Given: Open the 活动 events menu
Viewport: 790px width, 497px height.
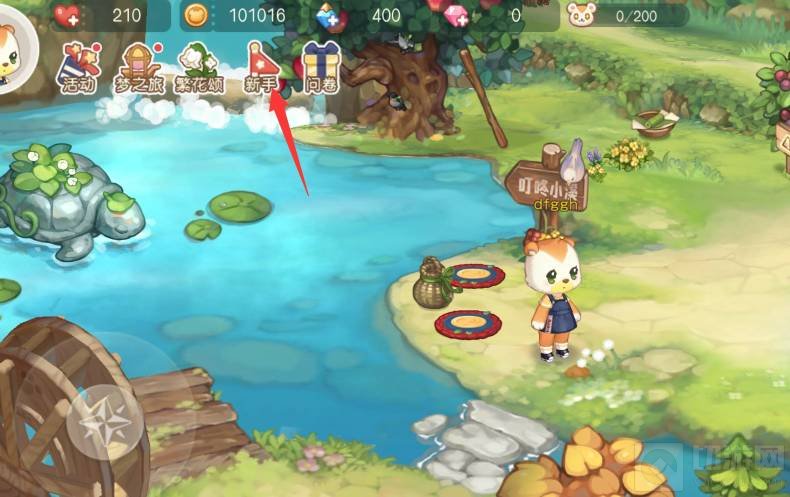Looking at the screenshot, I should (x=76, y=67).
